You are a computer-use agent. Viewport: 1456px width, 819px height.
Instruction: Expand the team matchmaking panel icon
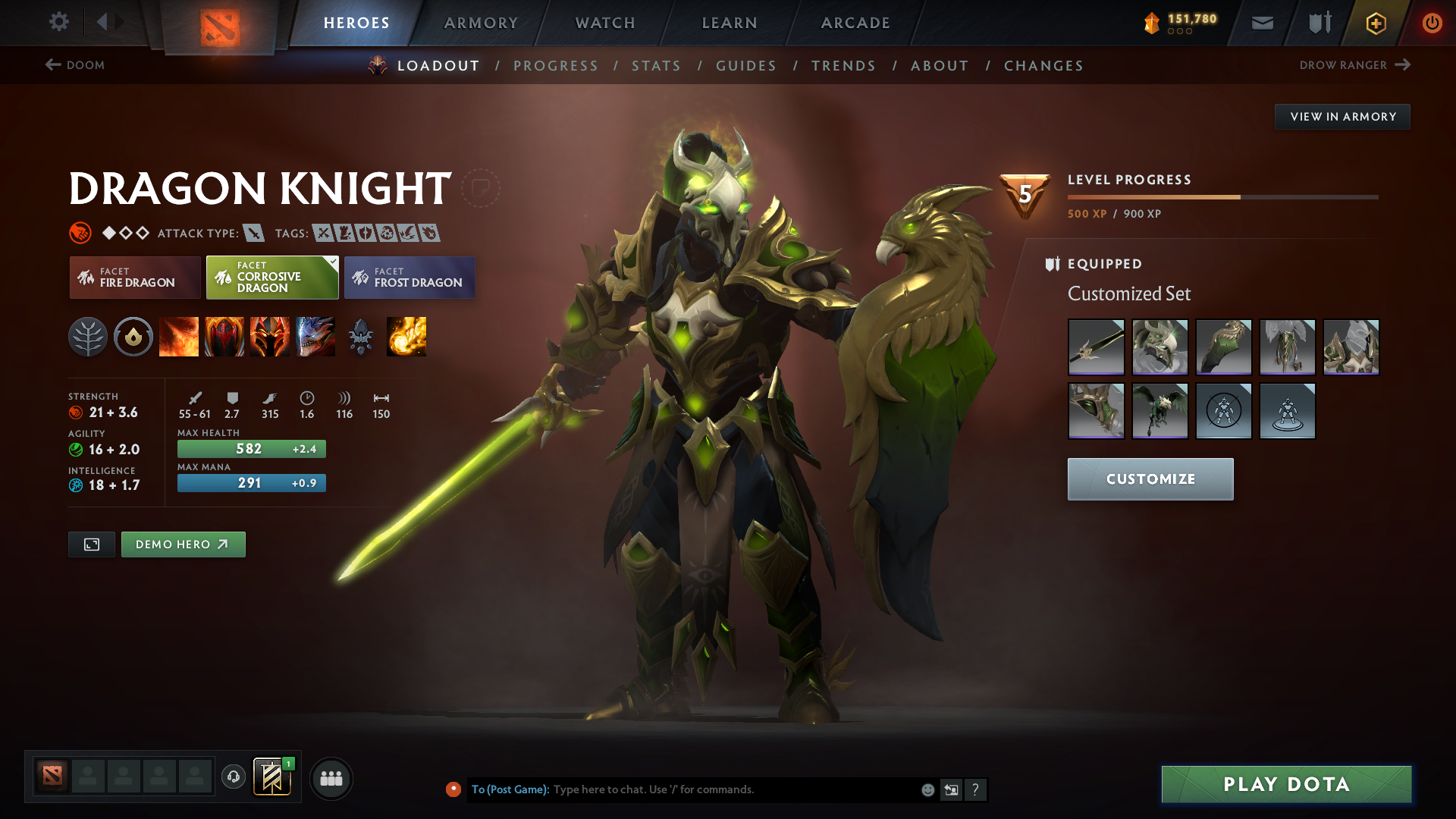coord(331,778)
